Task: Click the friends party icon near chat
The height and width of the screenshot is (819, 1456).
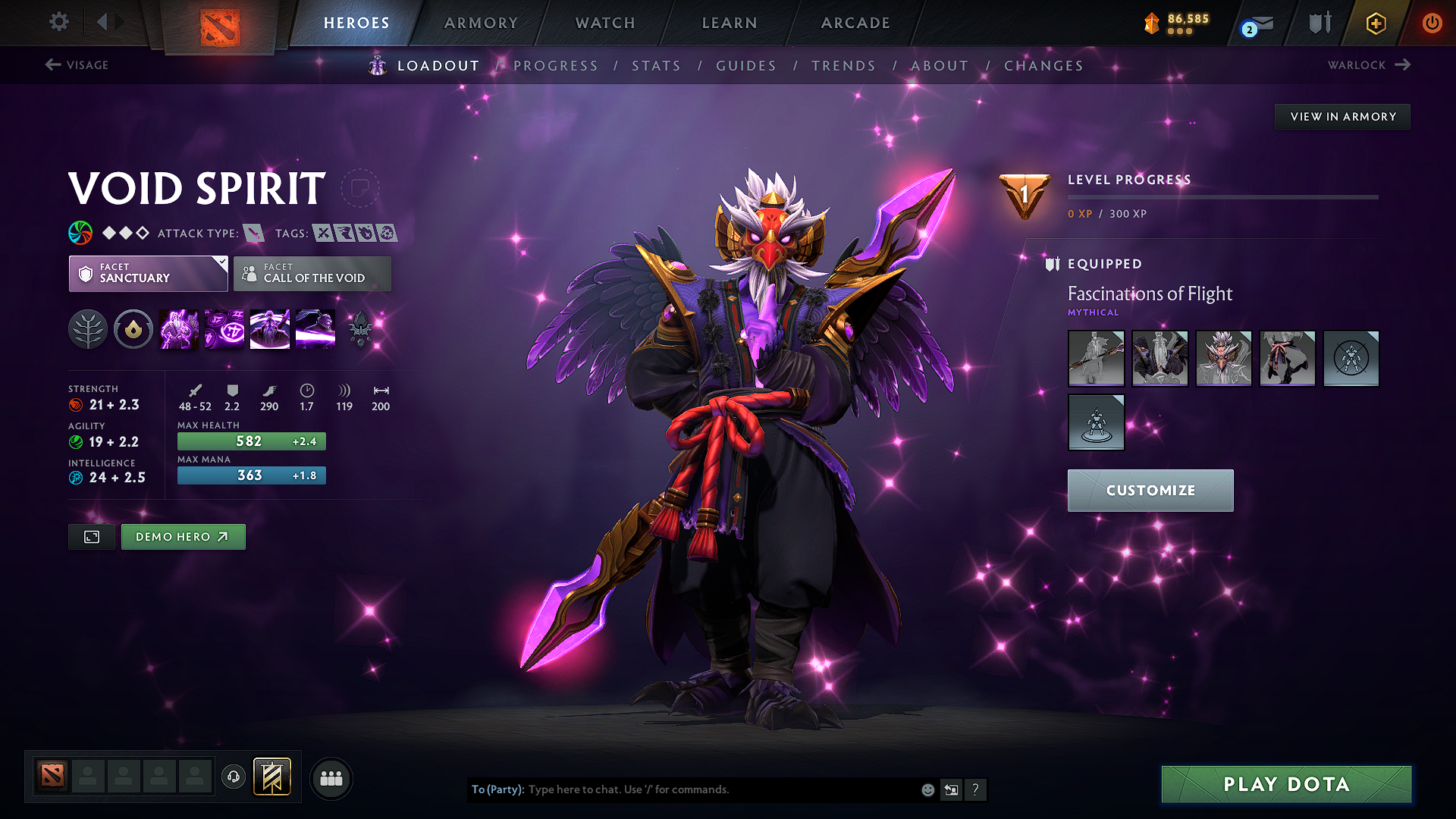Action: coord(331,778)
